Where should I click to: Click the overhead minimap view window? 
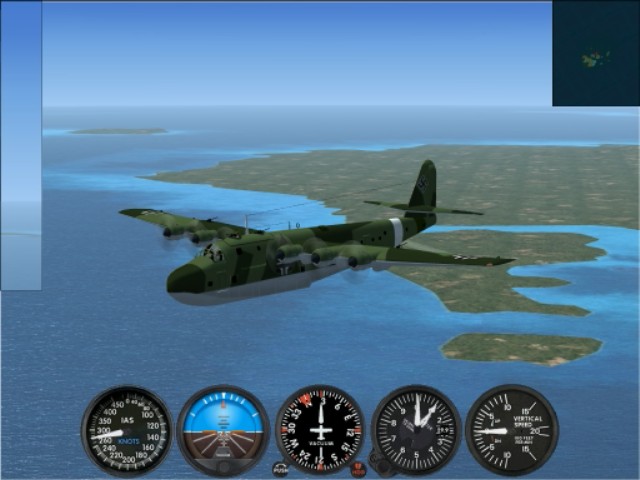pyautogui.click(x=595, y=53)
